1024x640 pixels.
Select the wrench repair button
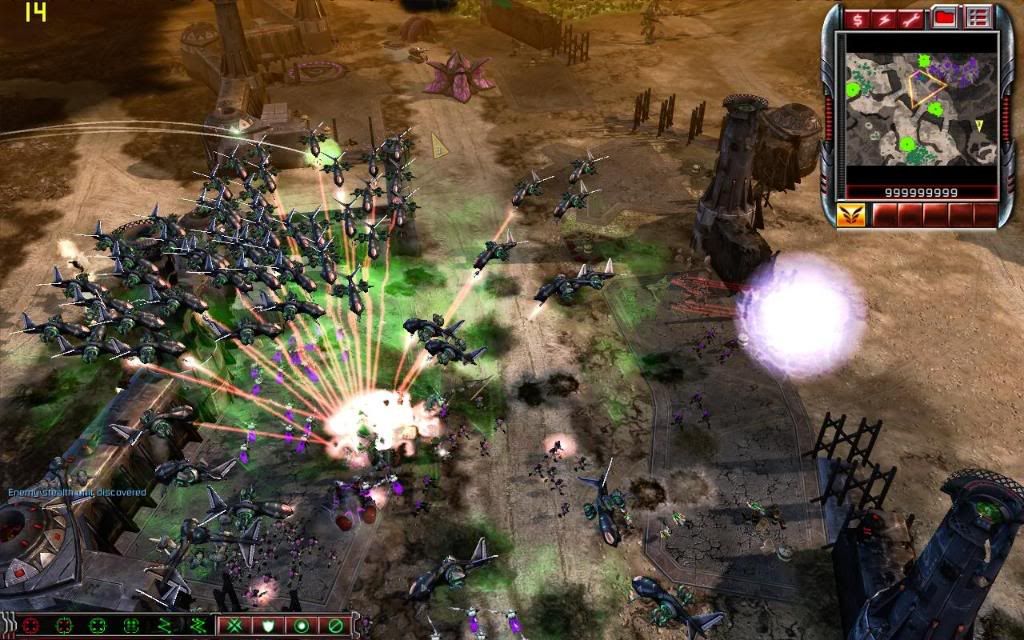click(x=912, y=18)
